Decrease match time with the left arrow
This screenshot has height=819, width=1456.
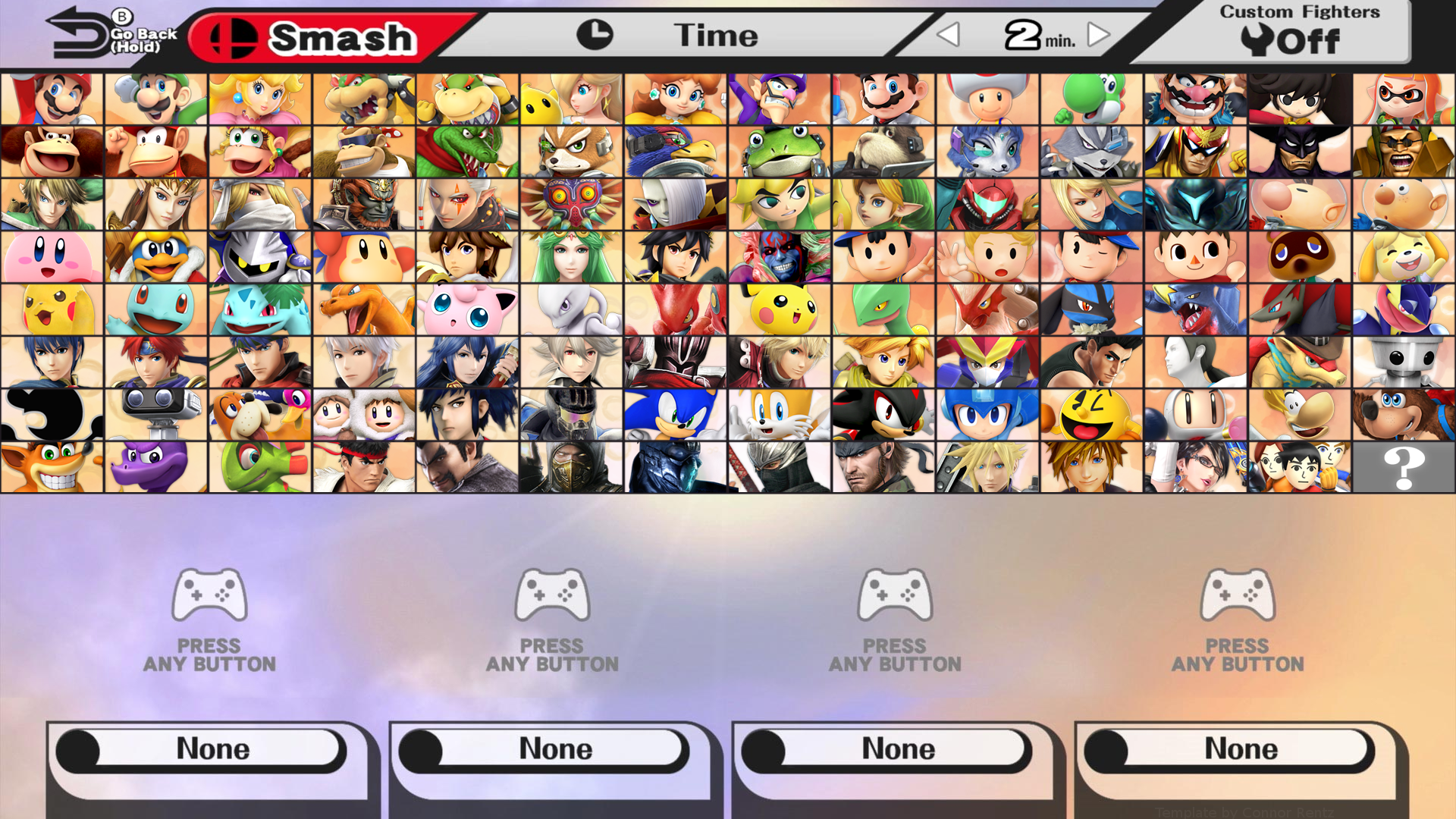point(948,34)
